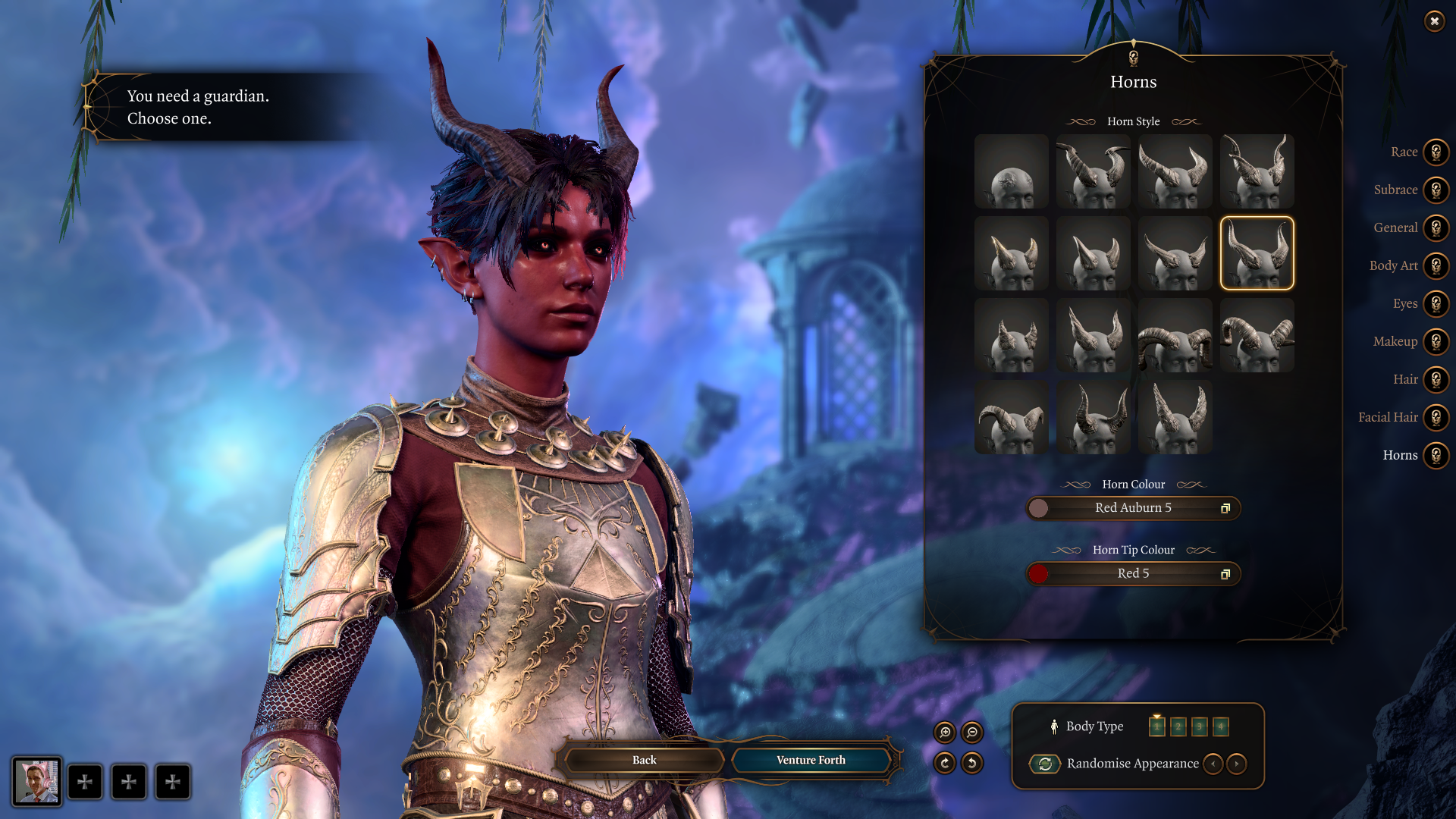1456x819 pixels.
Task: Open the Horn Tip Colour Red 5 picker
Action: (x=1133, y=574)
